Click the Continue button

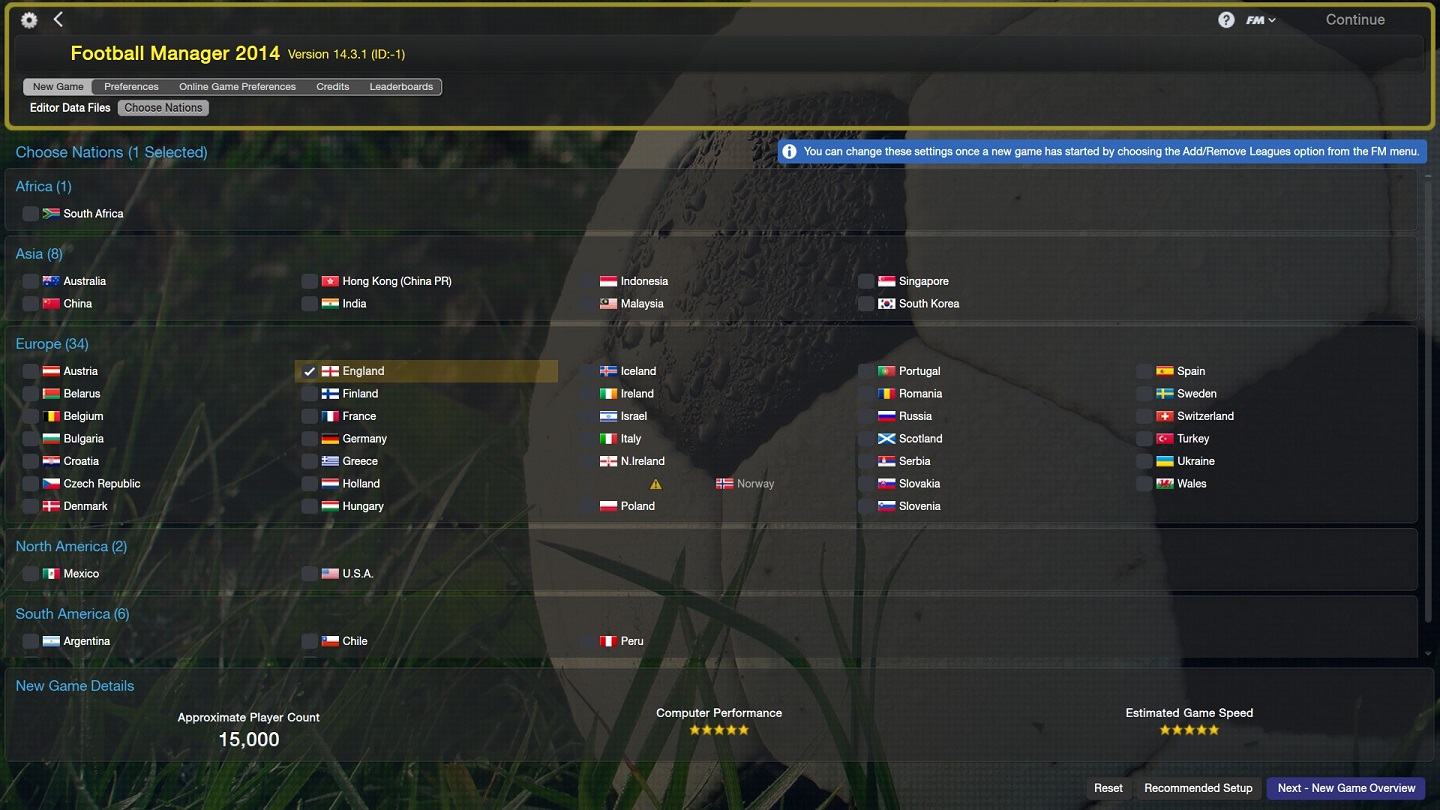[x=1355, y=20]
